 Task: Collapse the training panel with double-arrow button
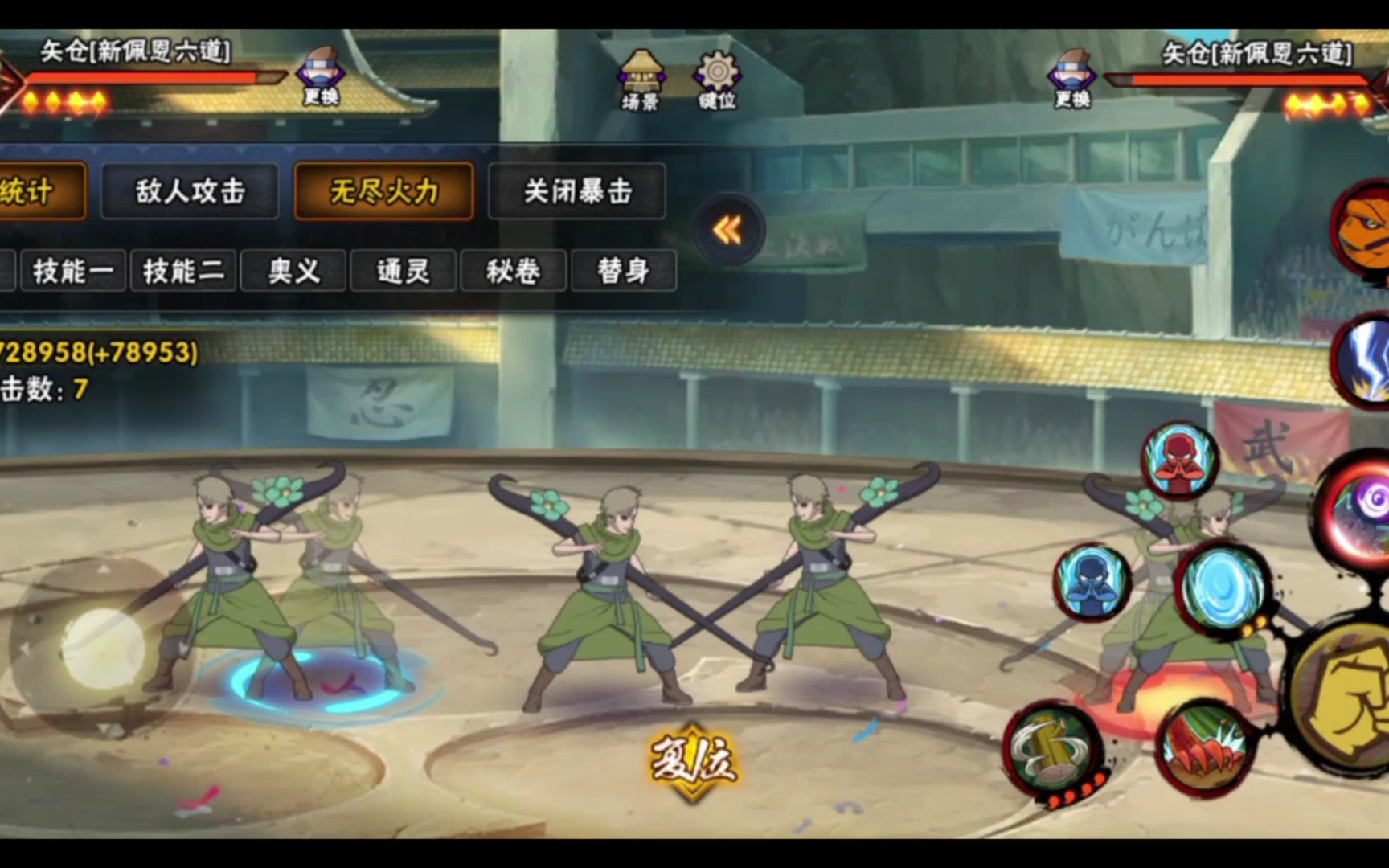(727, 231)
